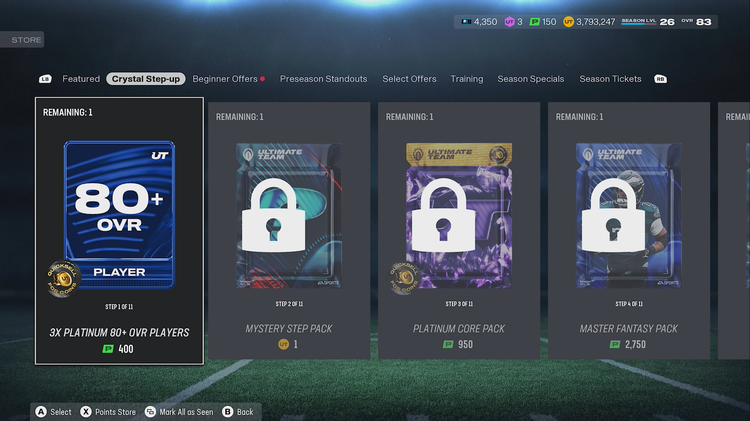
Task: Pick the locked Master Fantasy Pack
Action: pos(629,230)
